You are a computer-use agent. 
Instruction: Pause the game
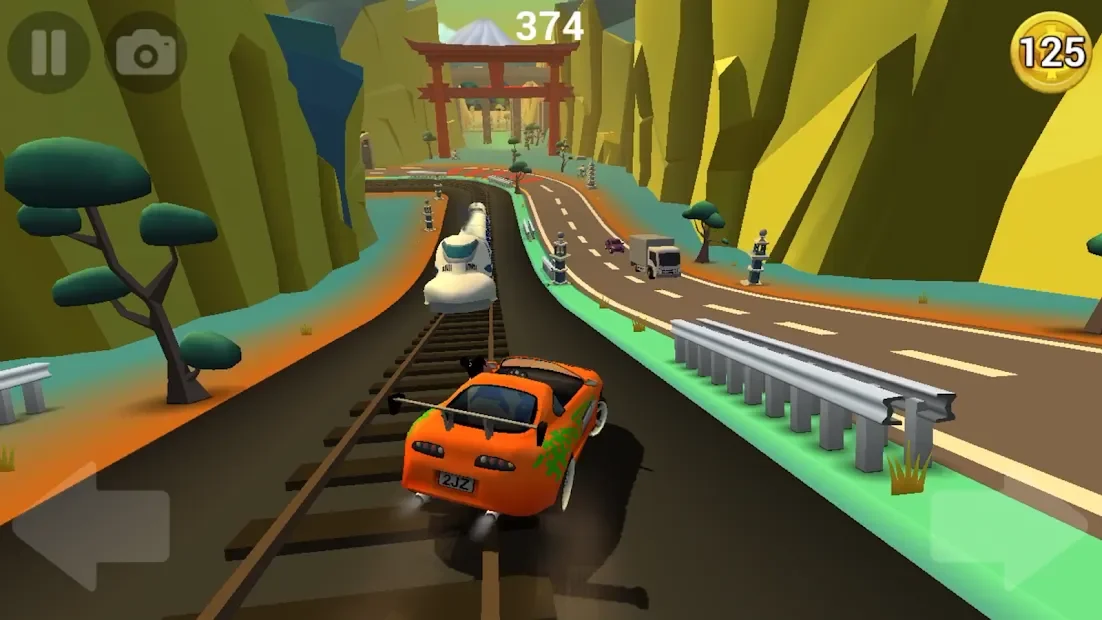[x=48, y=52]
